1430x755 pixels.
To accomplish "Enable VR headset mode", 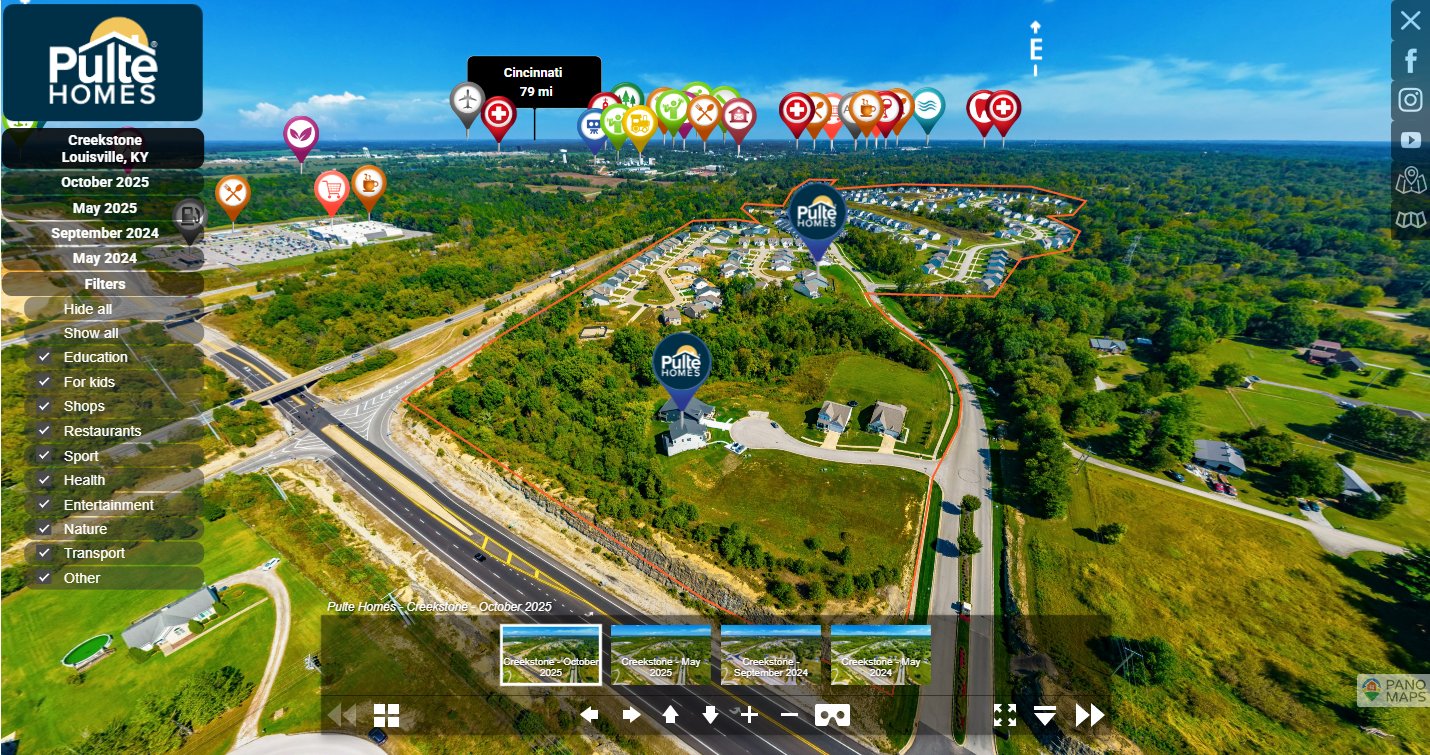I will pyautogui.click(x=833, y=715).
